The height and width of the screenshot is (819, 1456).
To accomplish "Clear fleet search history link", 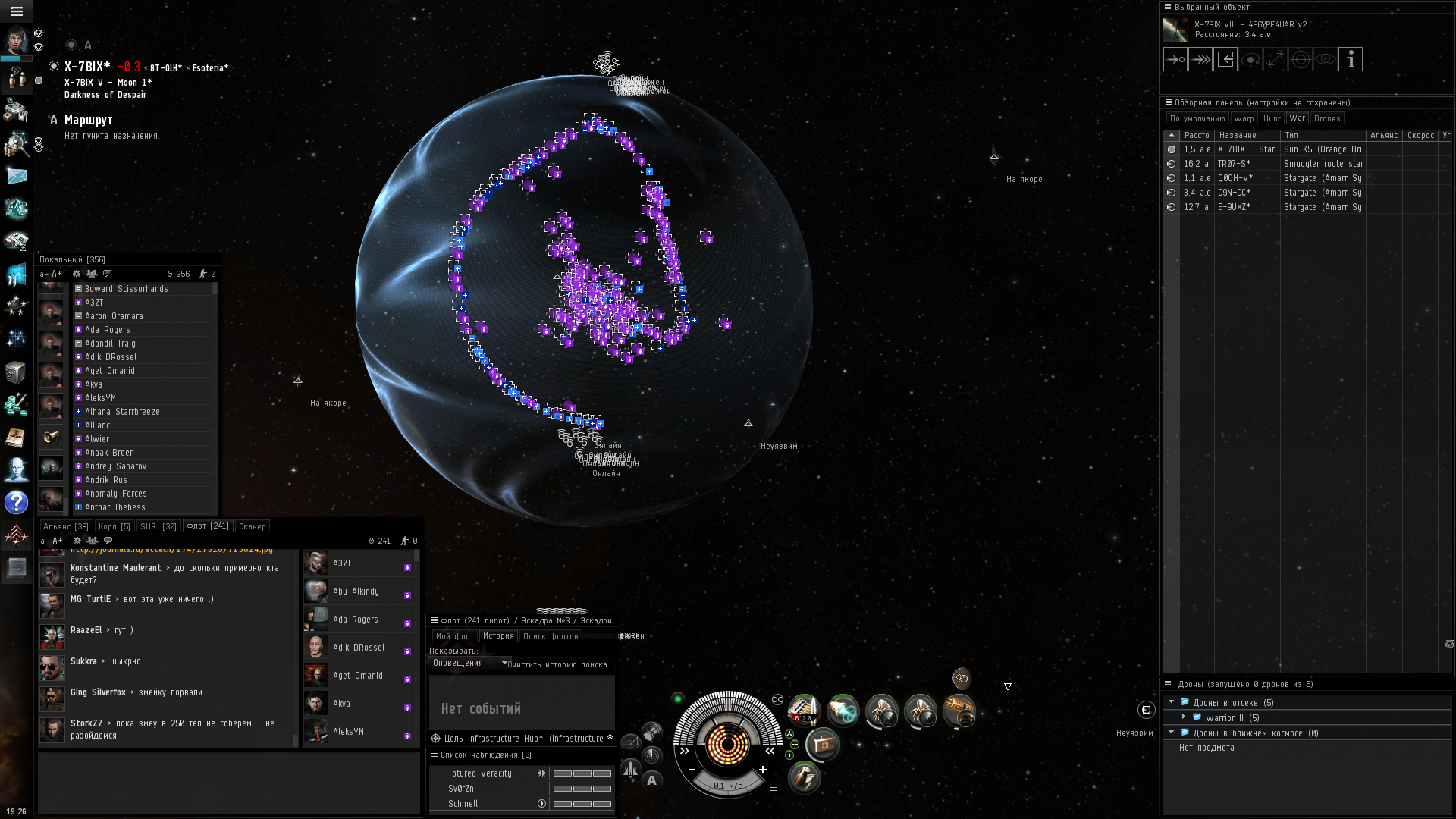I will (557, 665).
